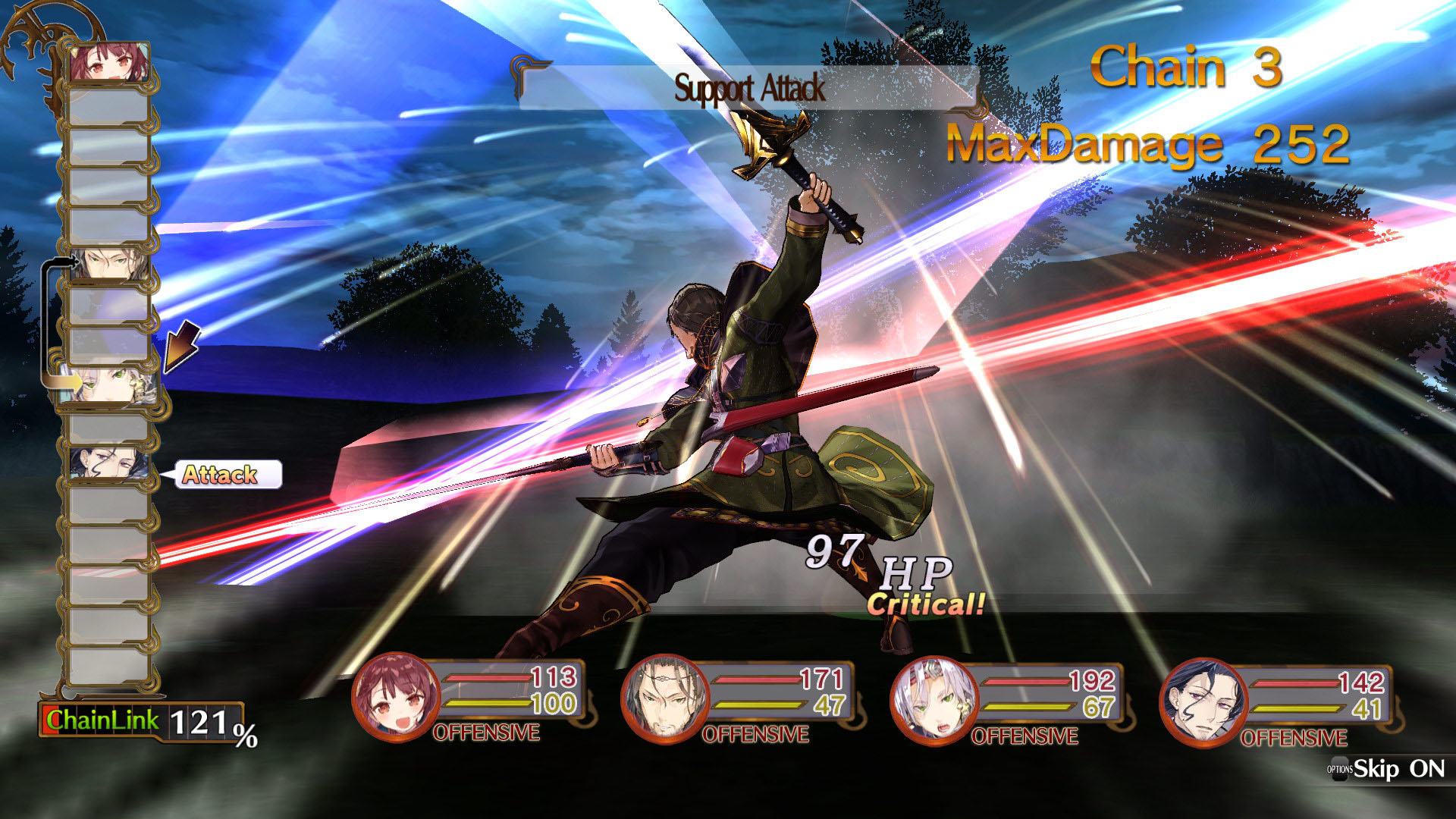1456x819 pixels.
Task: Choose the silver-haired girl's turn-order portrait
Action: point(111,384)
